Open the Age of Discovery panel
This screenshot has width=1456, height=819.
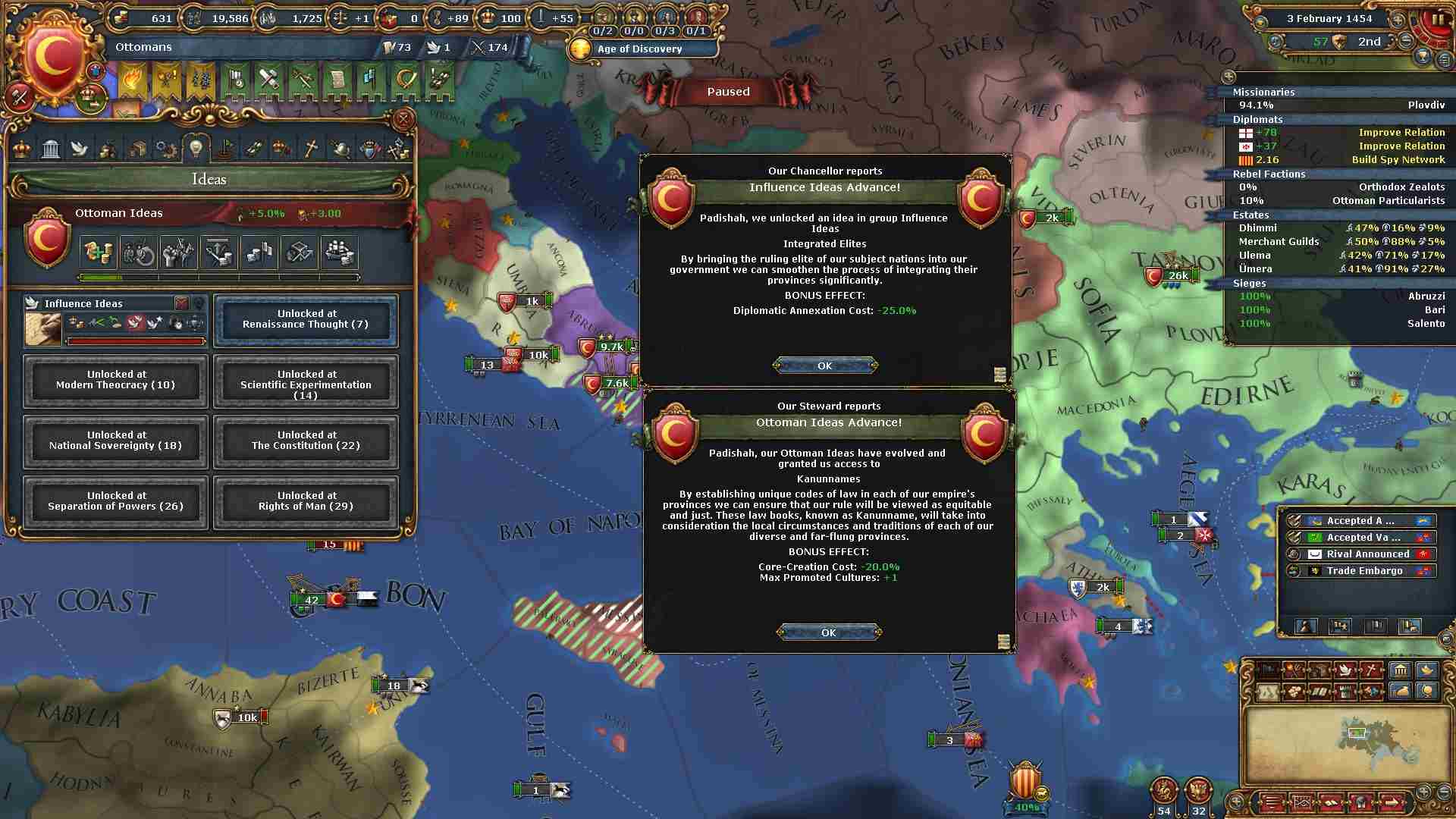641,49
